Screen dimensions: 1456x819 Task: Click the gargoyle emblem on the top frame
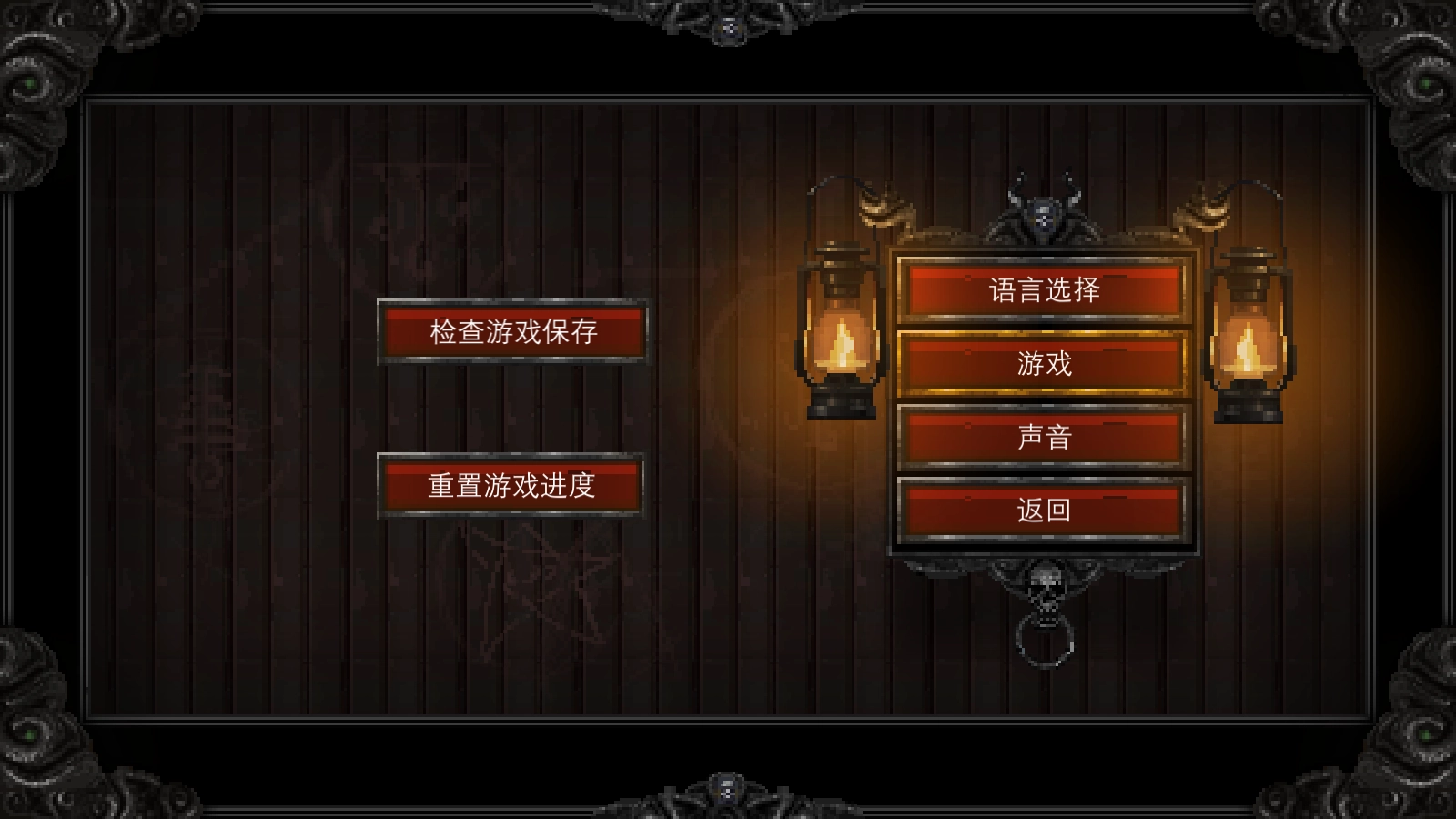(728, 27)
